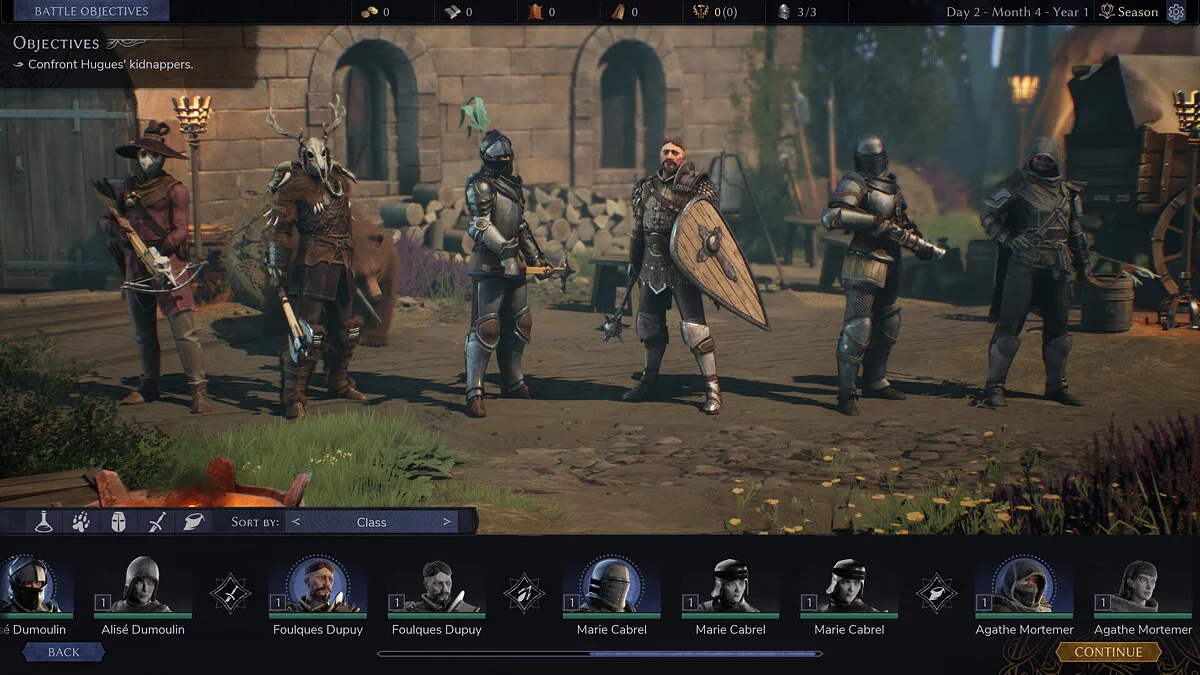This screenshot has height=675, width=1200.
Task: Filter roster by sword icon
Action: pos(156,521)
